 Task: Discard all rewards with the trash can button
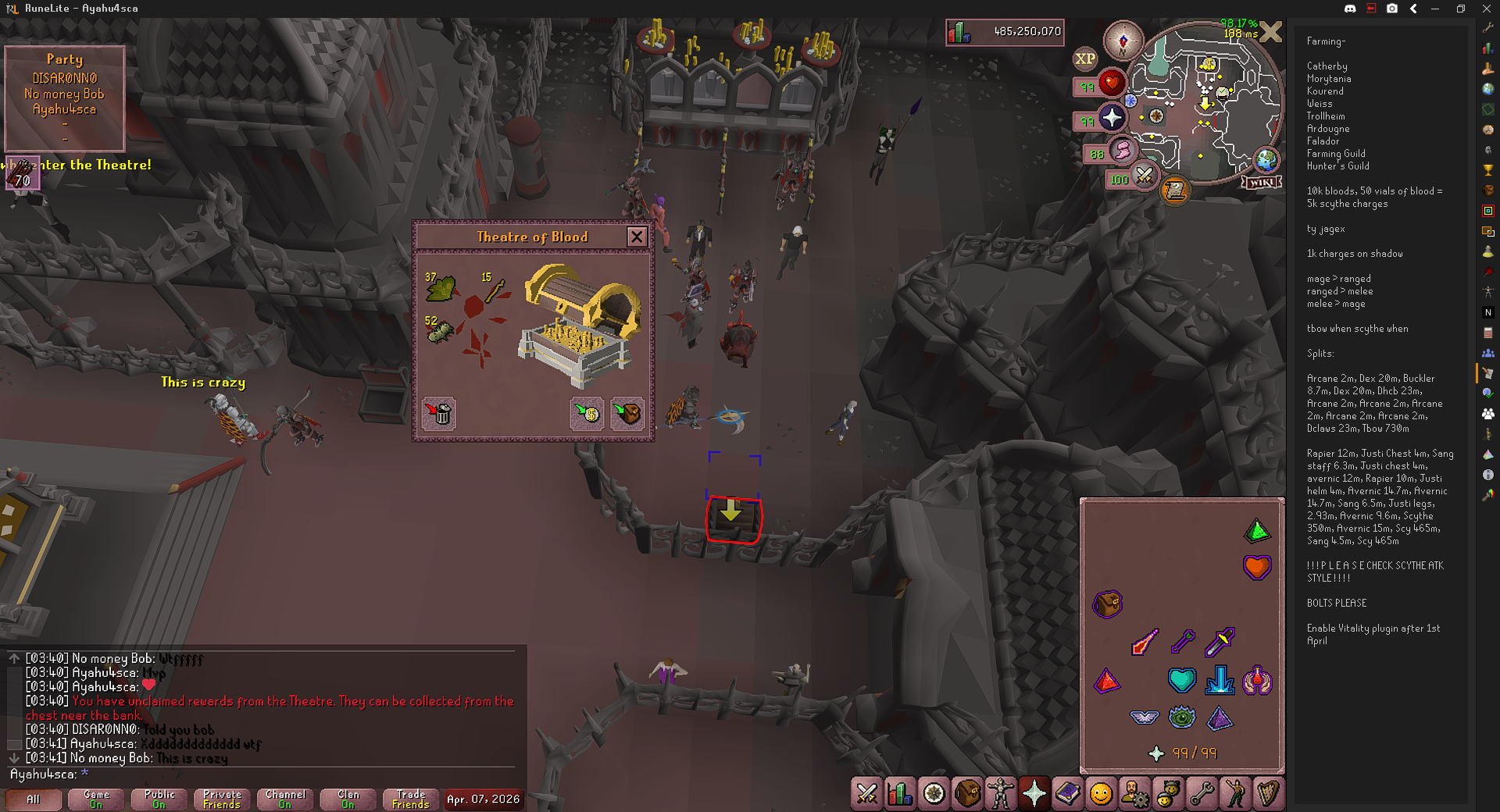click(439, 413)
